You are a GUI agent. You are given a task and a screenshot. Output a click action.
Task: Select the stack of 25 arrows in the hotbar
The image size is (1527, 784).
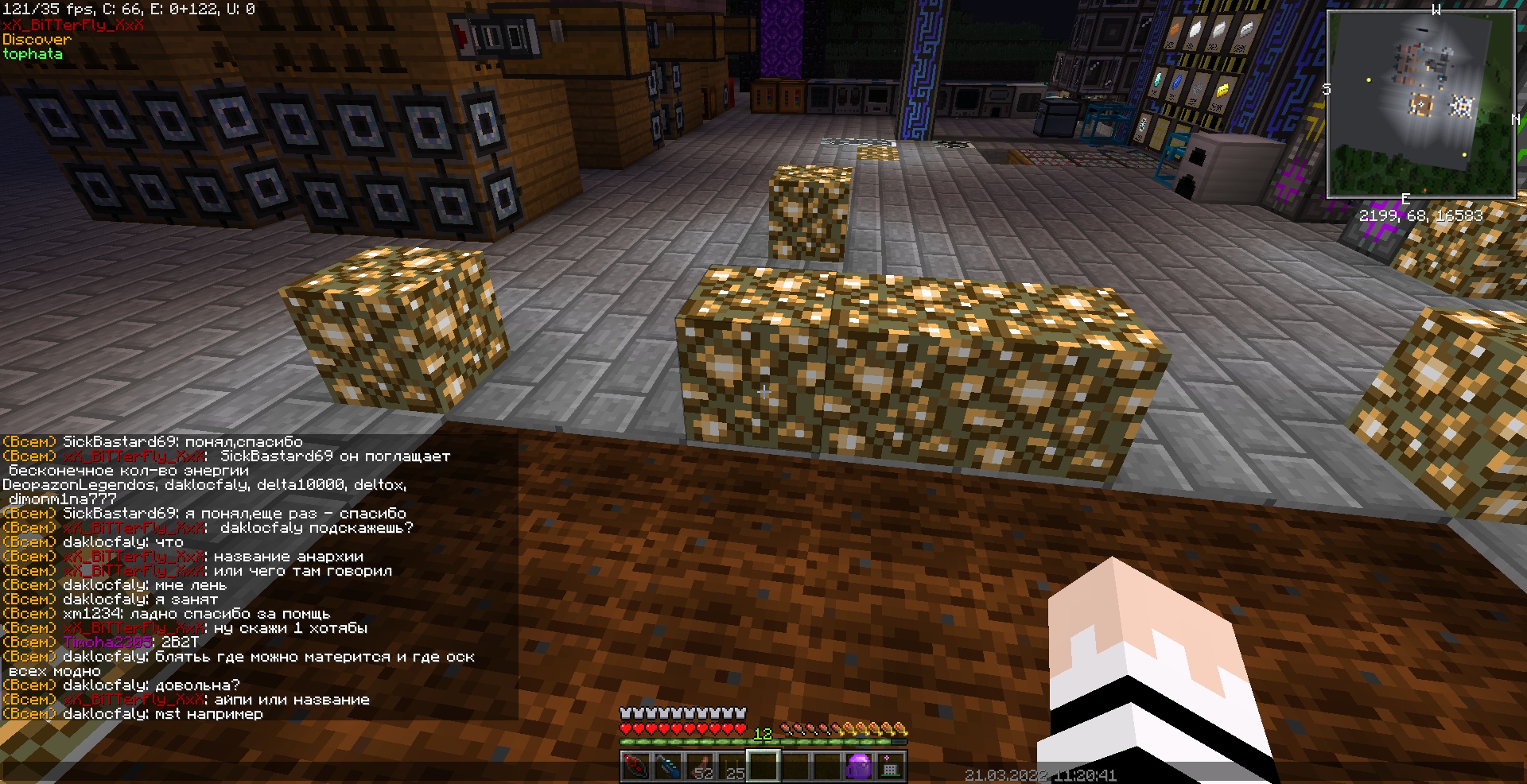pyautogui.click(x=733, y=765)
